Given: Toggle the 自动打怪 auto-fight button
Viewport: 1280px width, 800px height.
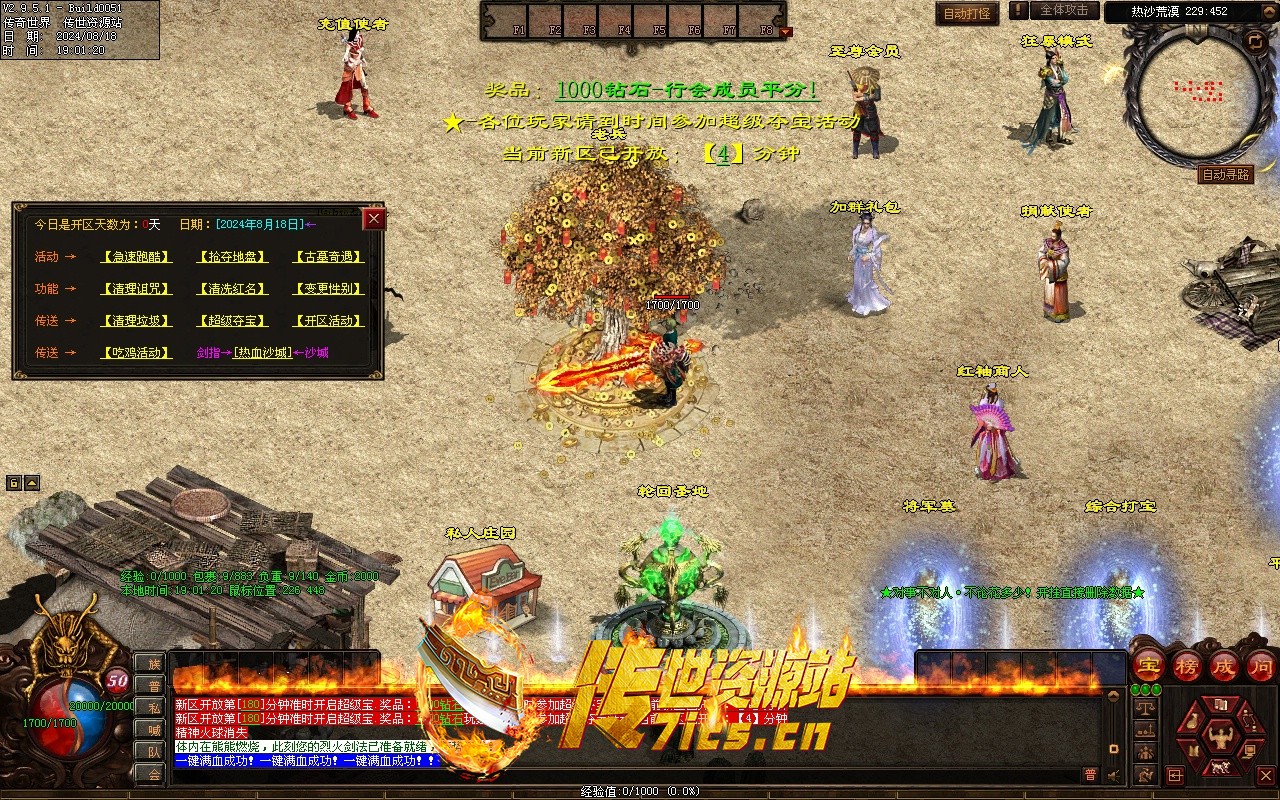Looking at the screenshot, I should (x=967, y=14).
